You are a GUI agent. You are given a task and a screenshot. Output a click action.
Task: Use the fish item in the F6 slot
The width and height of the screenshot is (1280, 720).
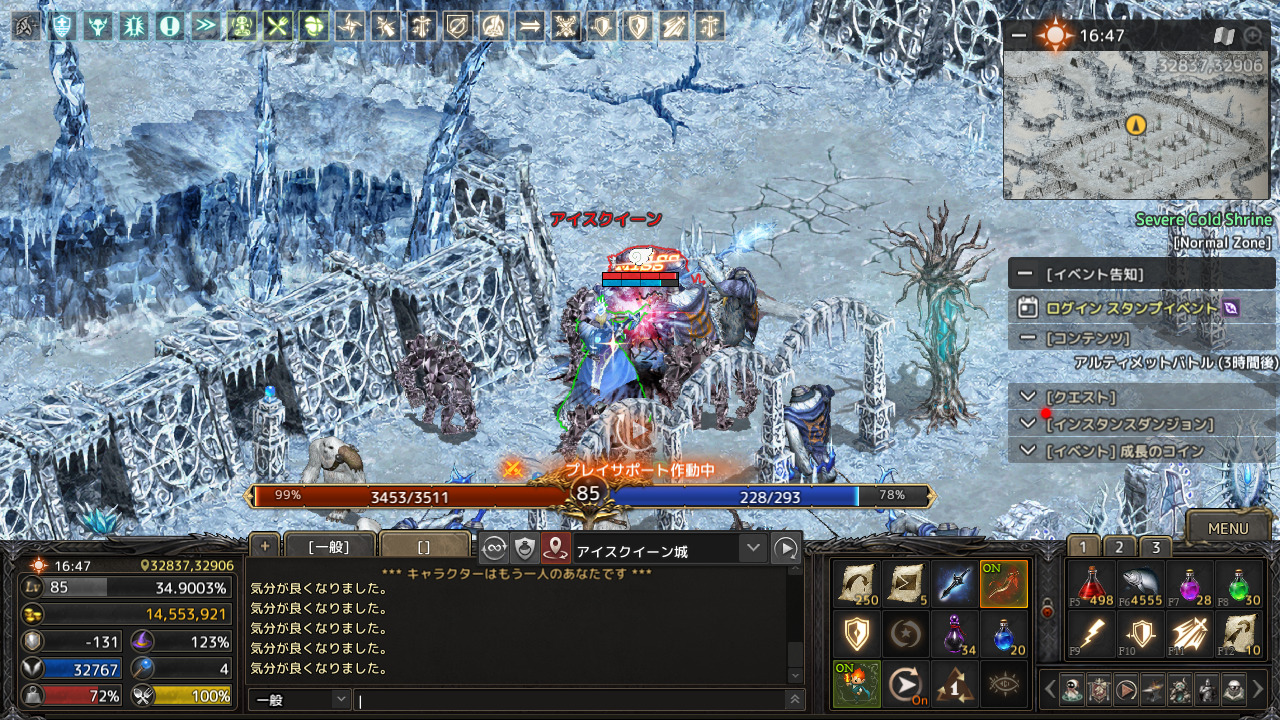(x=1140, y=585)
